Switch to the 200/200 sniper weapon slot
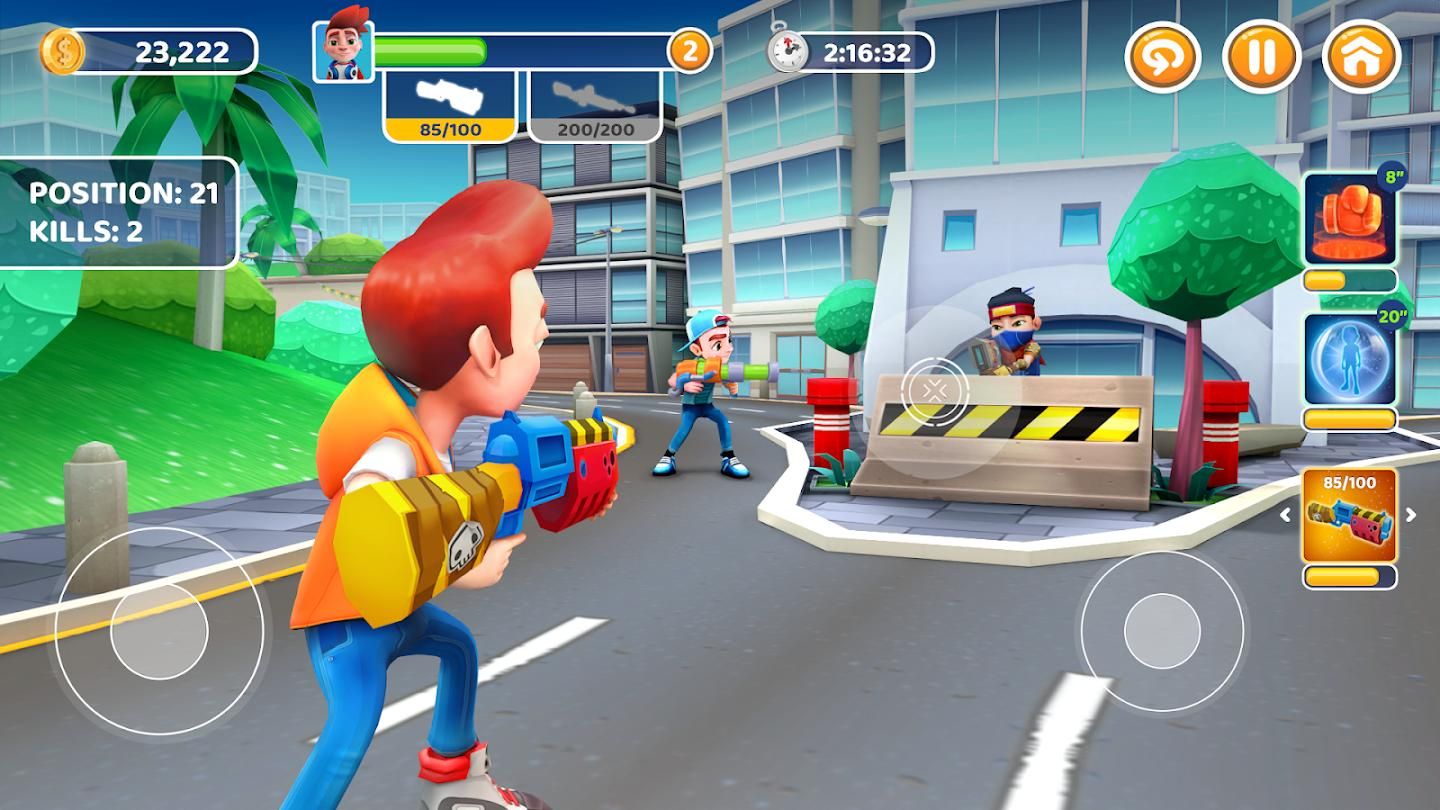 tap(595, 106)
